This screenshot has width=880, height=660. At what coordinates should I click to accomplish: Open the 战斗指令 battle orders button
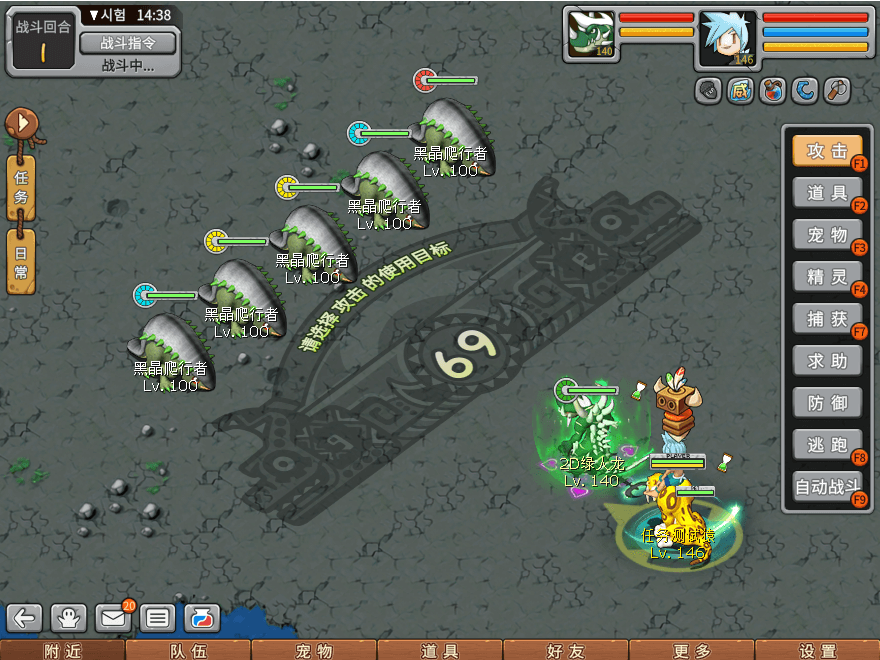point(127,43)
